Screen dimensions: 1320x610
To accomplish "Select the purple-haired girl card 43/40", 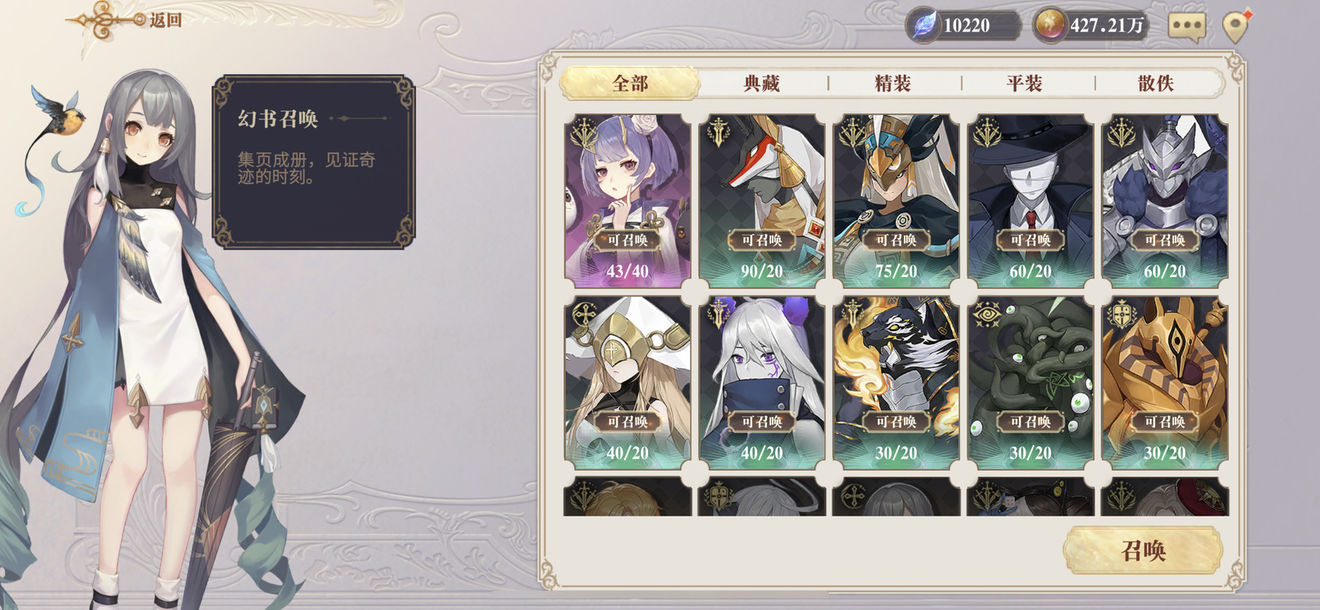I will click(628, 200).
